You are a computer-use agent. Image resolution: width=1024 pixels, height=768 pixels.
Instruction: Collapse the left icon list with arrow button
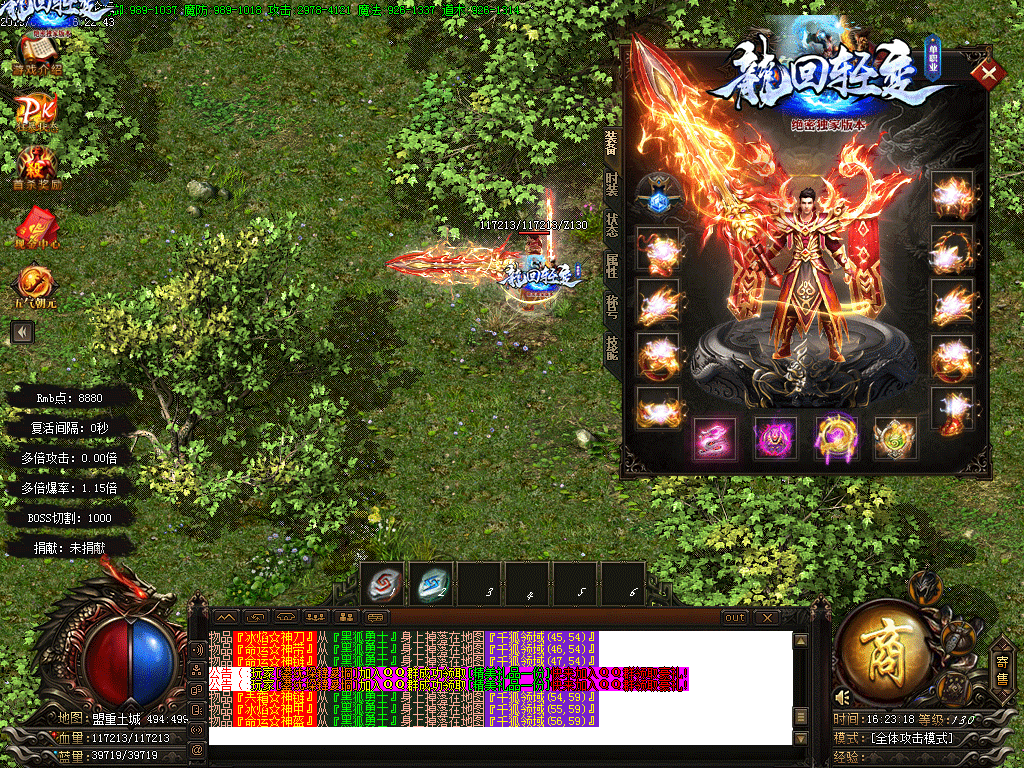tap(21, 333)
